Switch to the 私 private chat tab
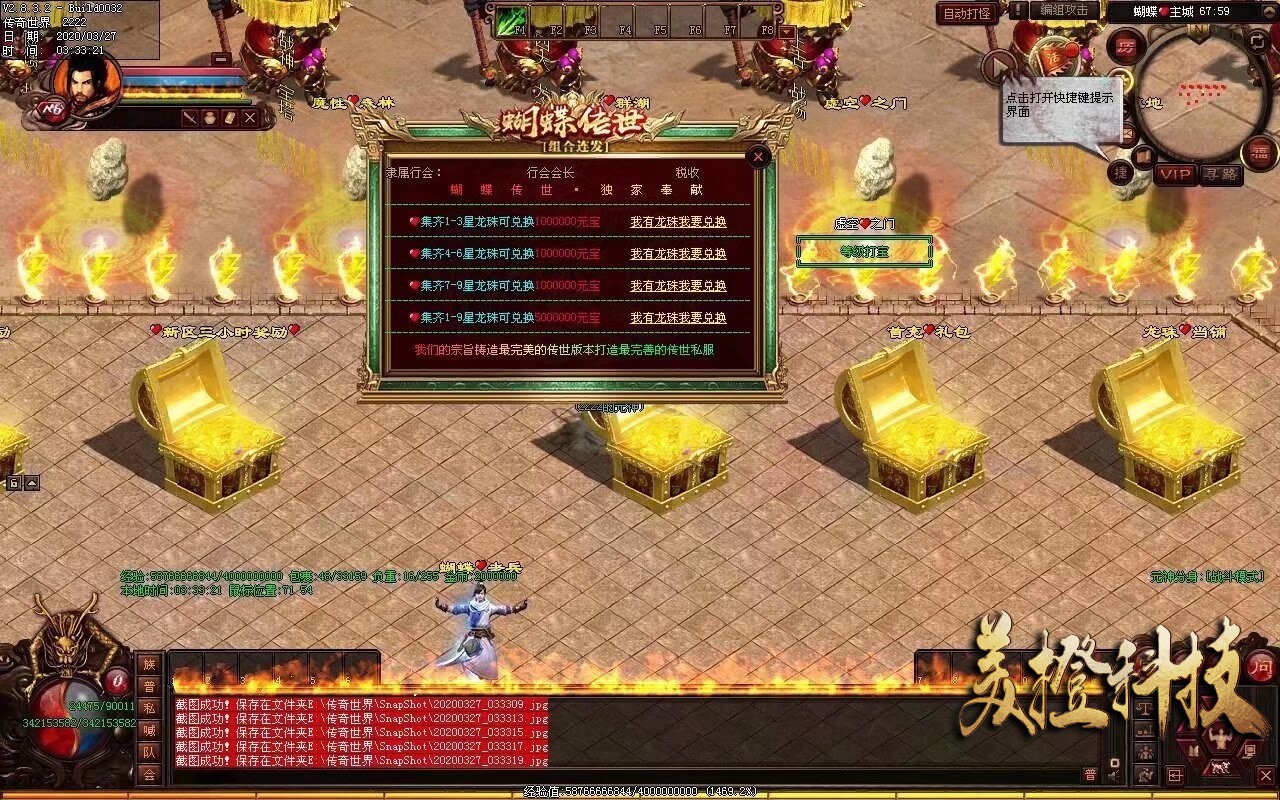The width and height of the screenshot is (1280, 800). [x=149, y=710]
